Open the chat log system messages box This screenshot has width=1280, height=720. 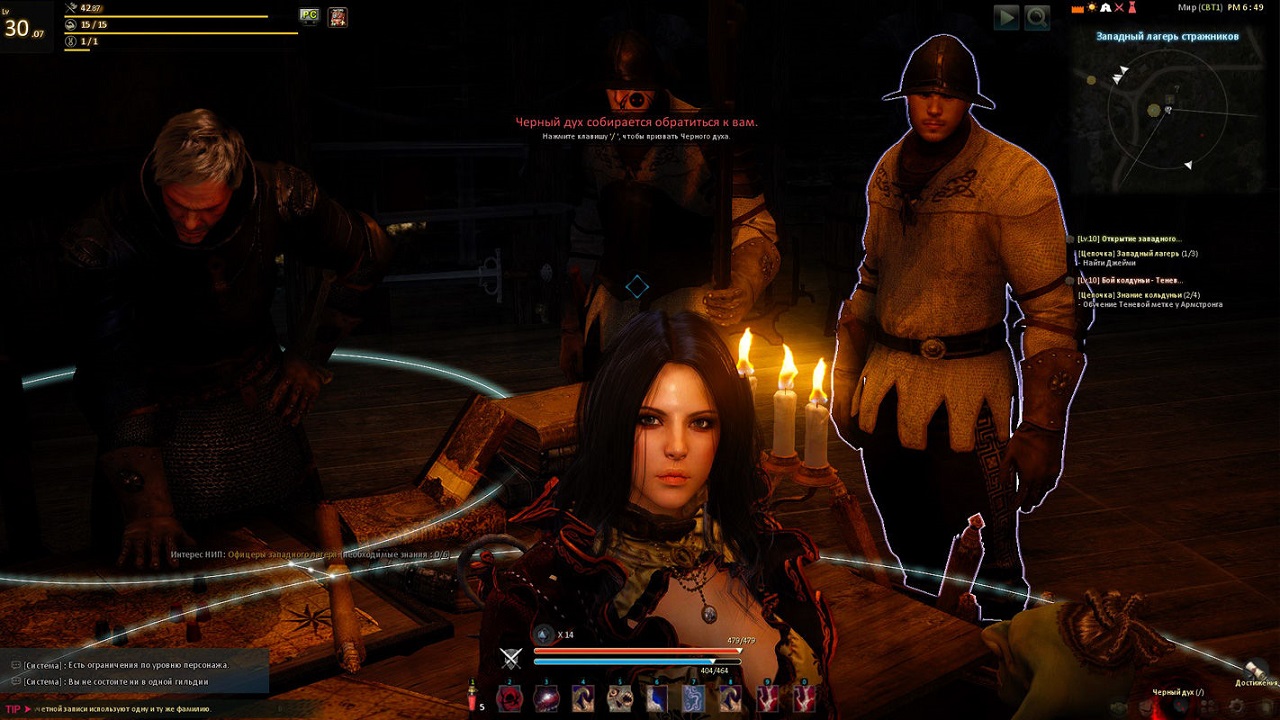click(135, 672)
